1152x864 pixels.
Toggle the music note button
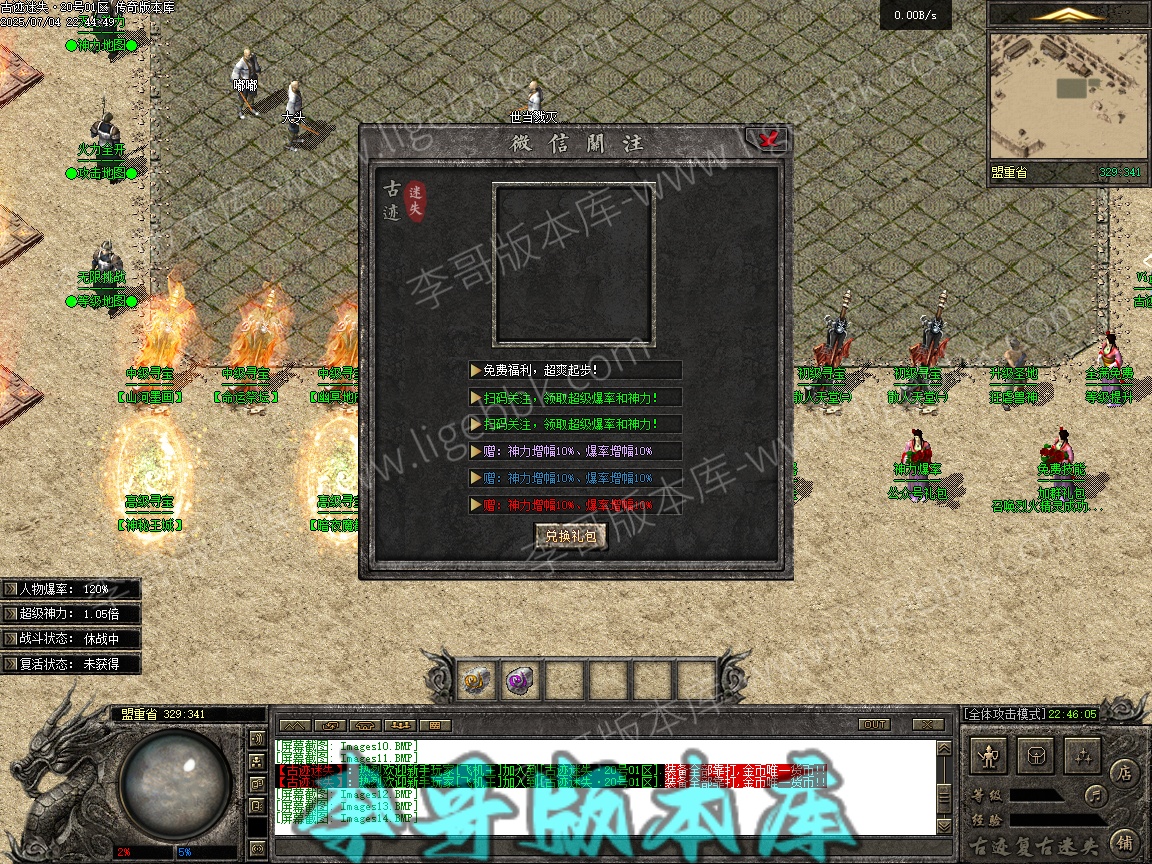click(1096, 796)
